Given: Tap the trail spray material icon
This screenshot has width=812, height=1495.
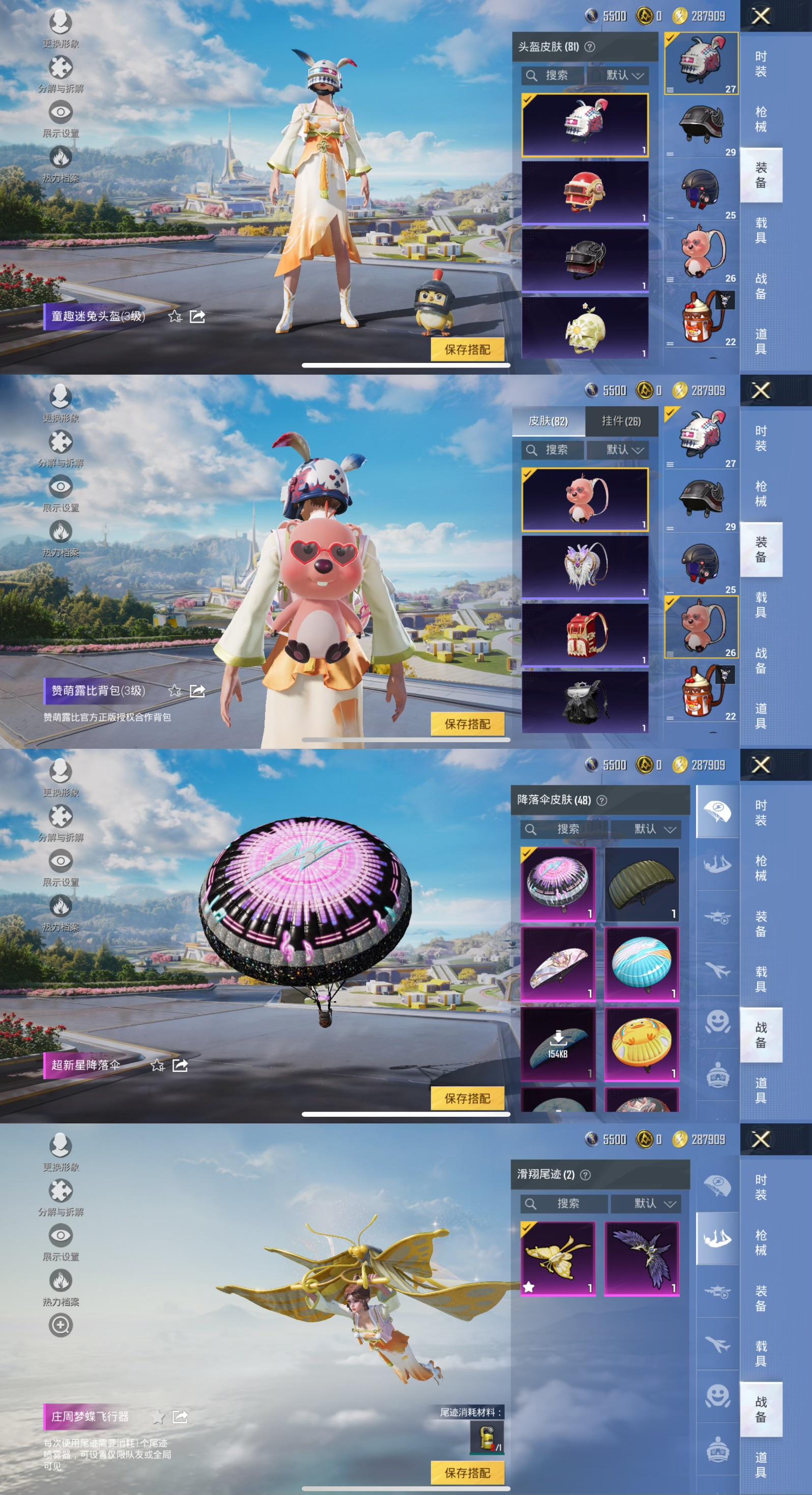Looking at the screenshot, I should click(x=486, y=1436).
